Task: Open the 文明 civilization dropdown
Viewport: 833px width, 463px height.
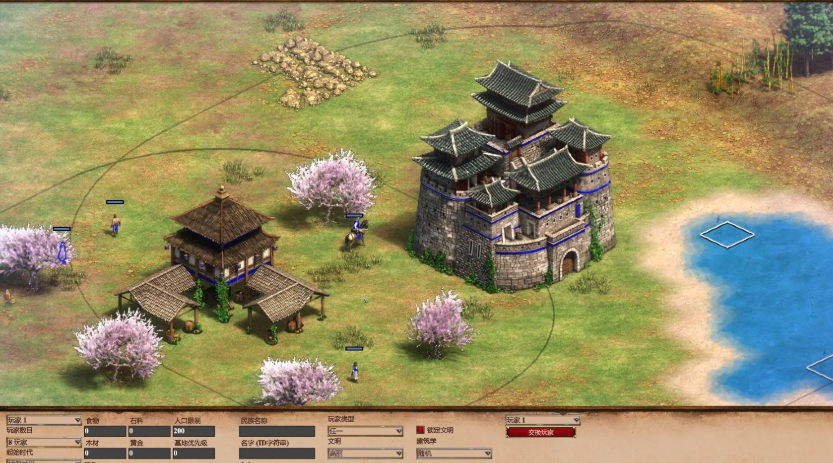Action: 365,453
